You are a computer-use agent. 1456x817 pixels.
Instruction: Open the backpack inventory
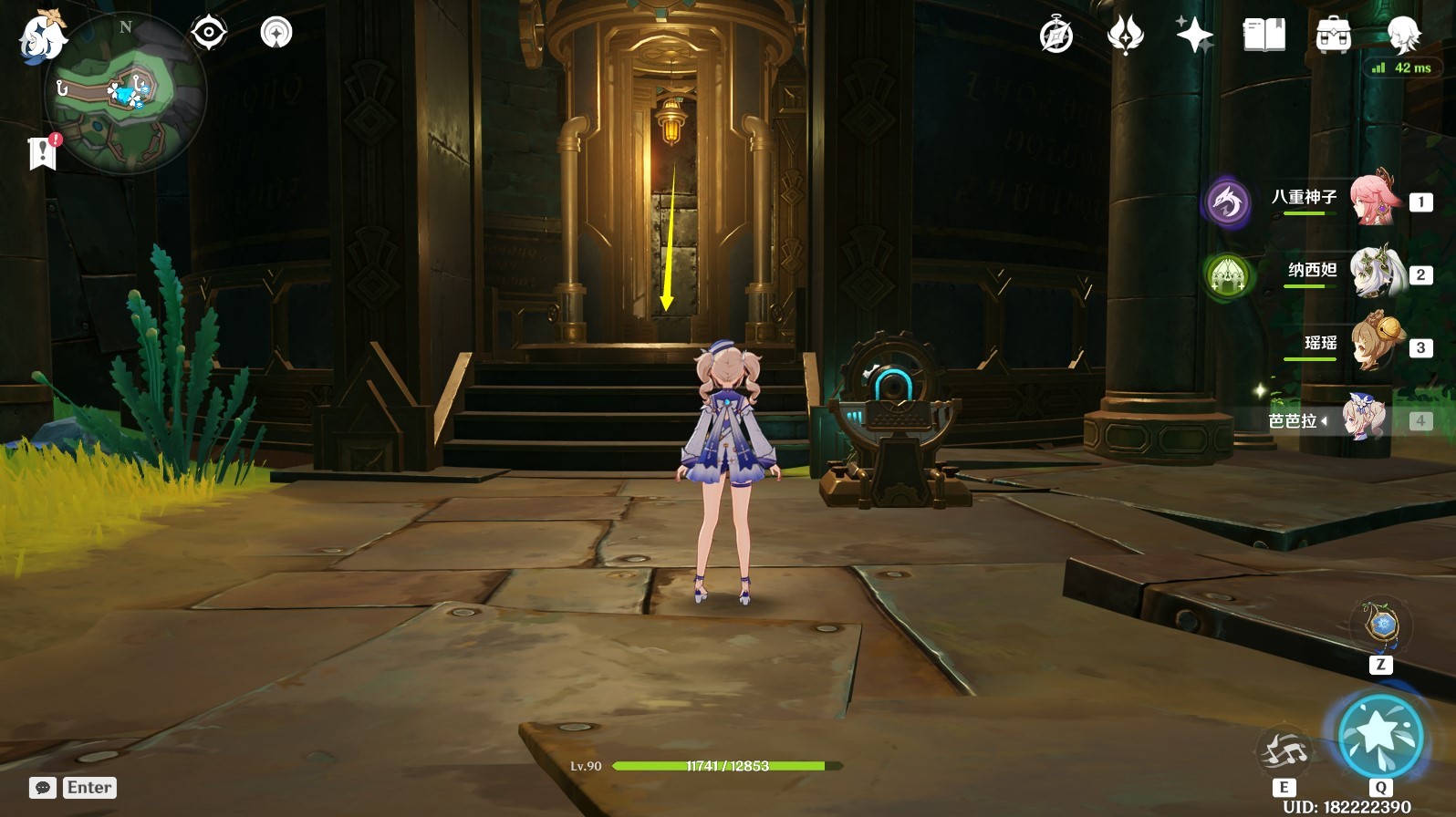pos(1333,36)
